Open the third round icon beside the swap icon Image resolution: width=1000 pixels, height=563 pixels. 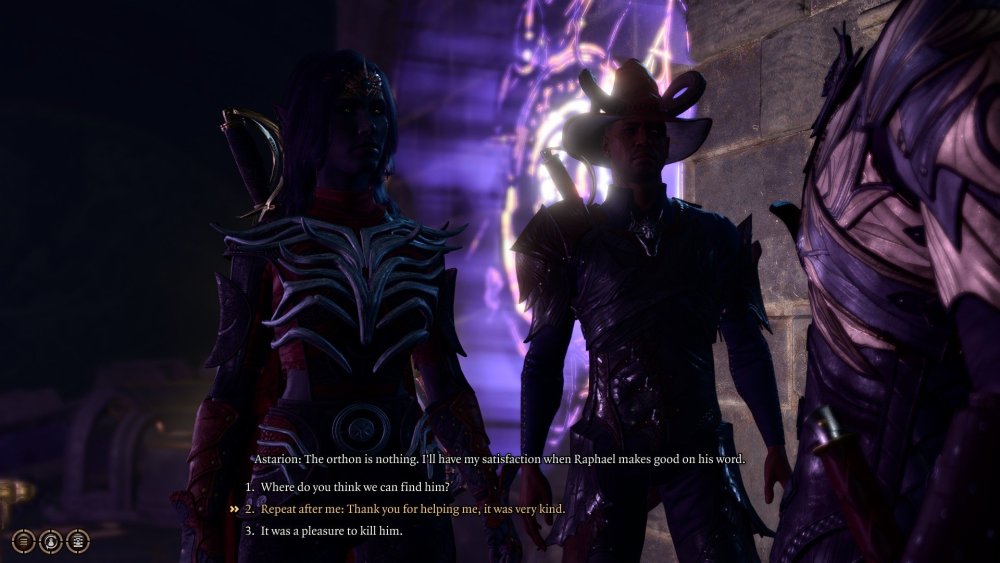coord(77,542)
